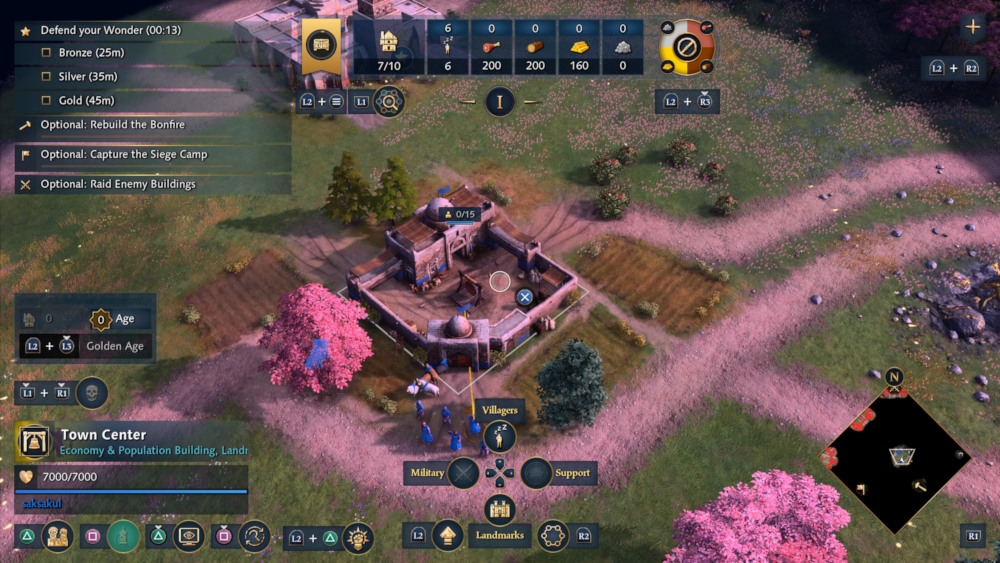Select idle Villagers from the radial menu
Screen dimensions: 1000x563
(x=499, y=437)
